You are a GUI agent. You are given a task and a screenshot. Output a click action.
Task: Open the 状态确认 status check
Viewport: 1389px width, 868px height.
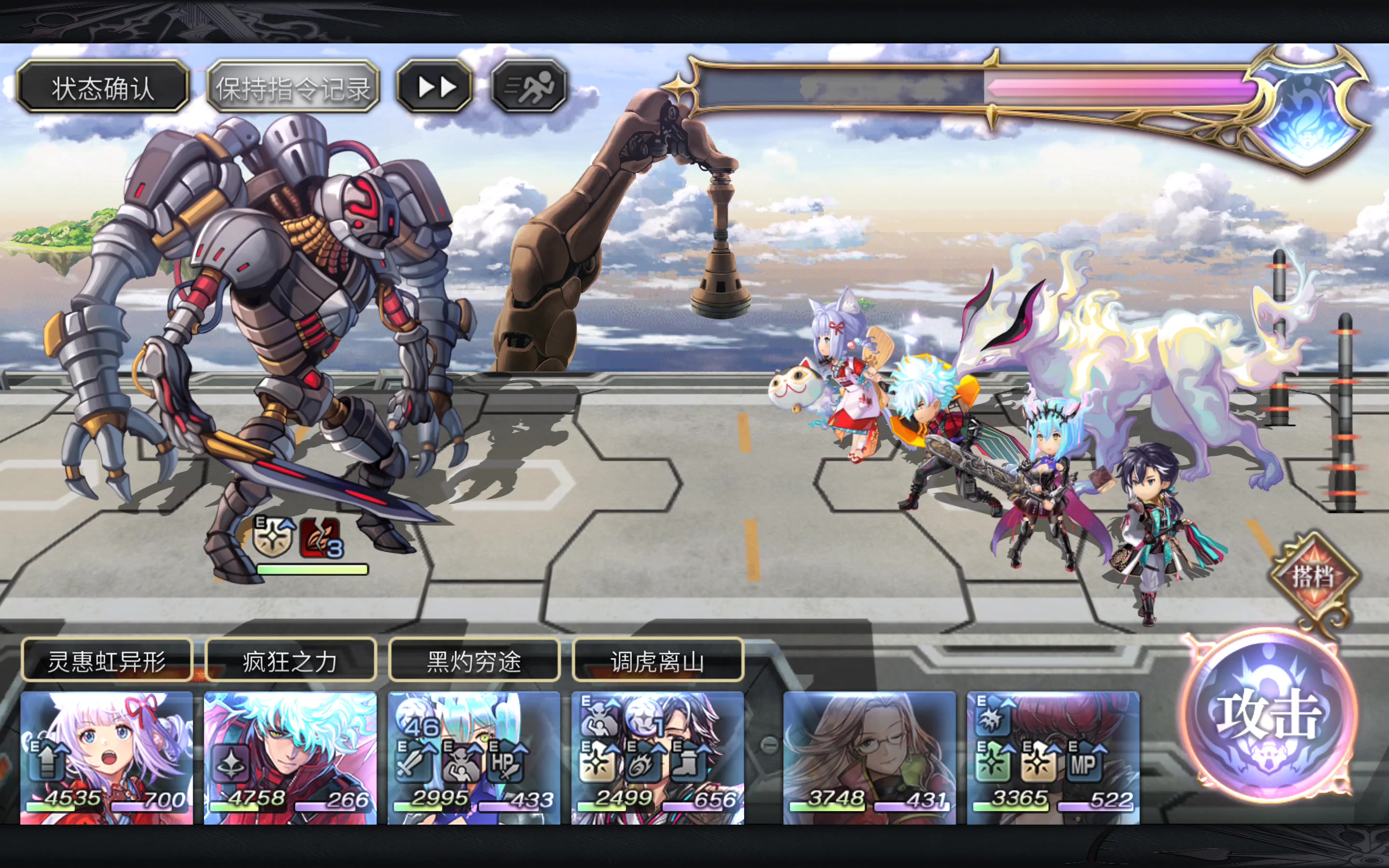[x=103, y=88]
